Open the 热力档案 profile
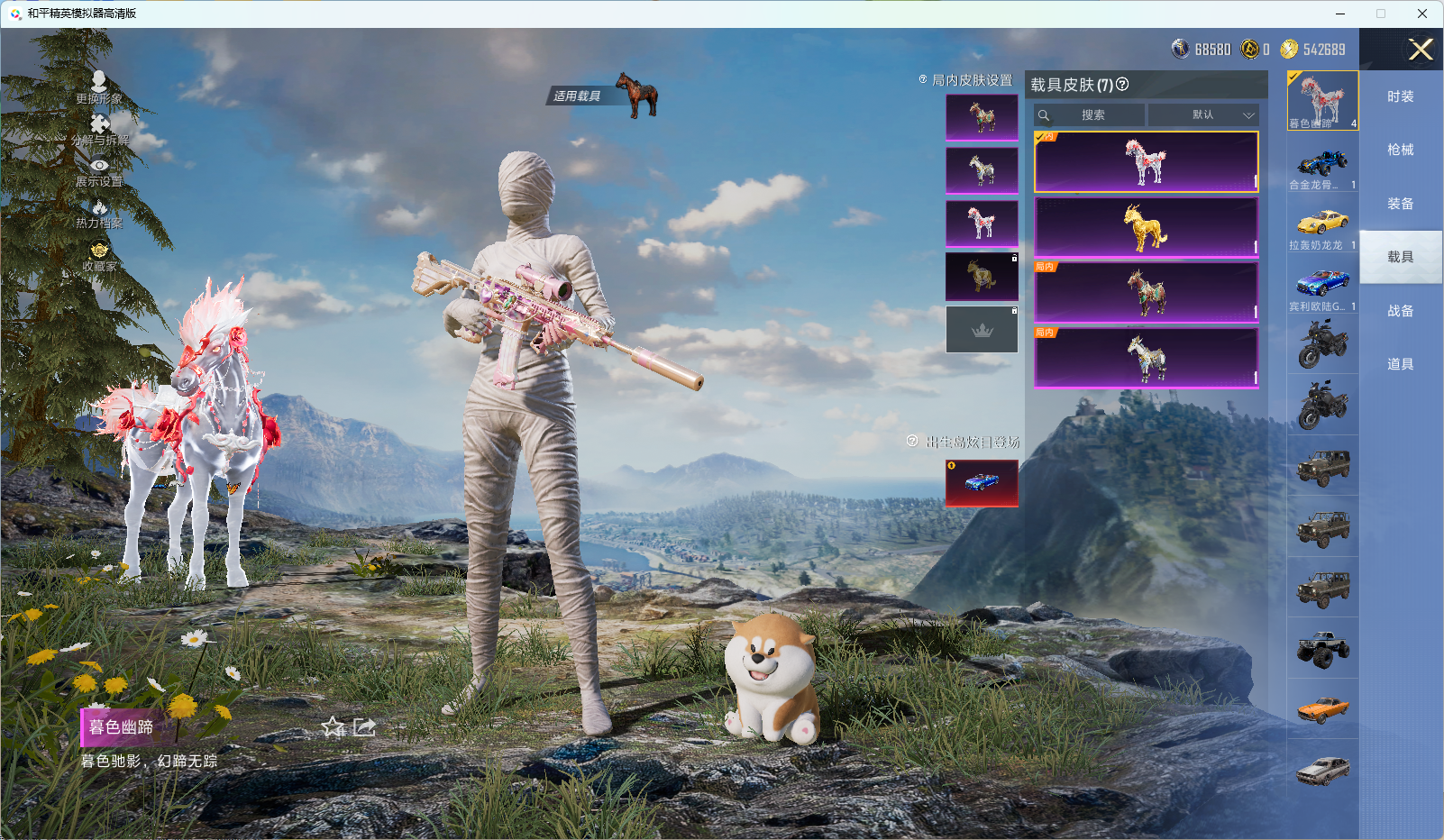1444x840 pixels. pos(99,215)
